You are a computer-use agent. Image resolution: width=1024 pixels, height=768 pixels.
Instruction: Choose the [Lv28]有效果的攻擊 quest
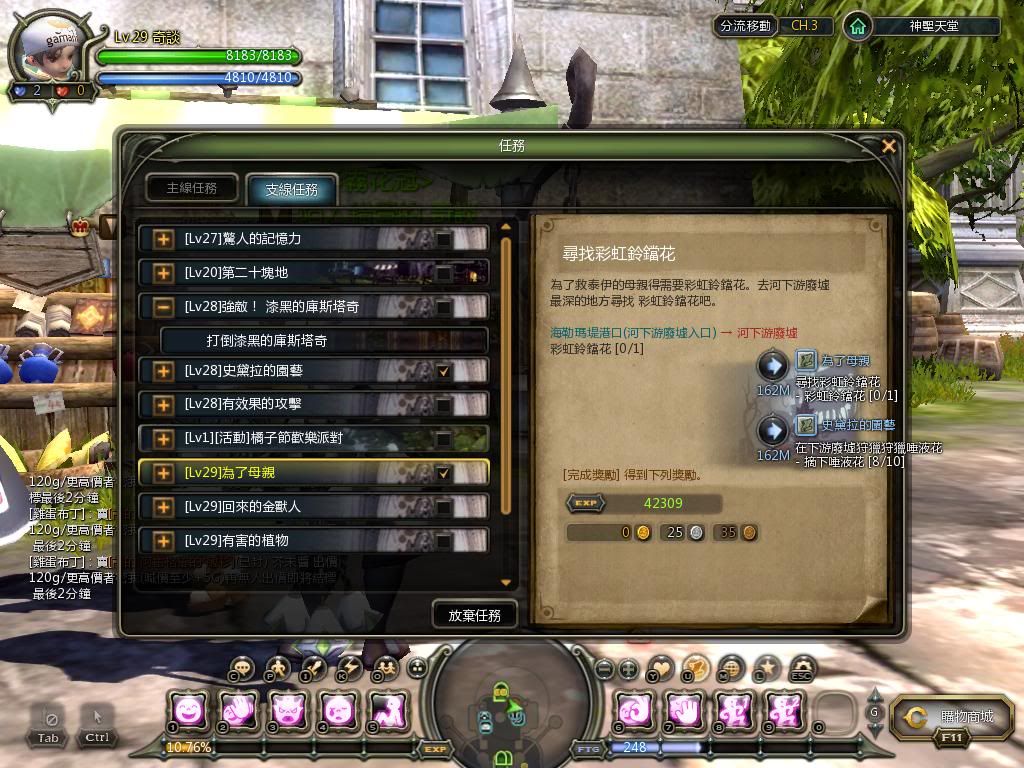coord(300,405)
